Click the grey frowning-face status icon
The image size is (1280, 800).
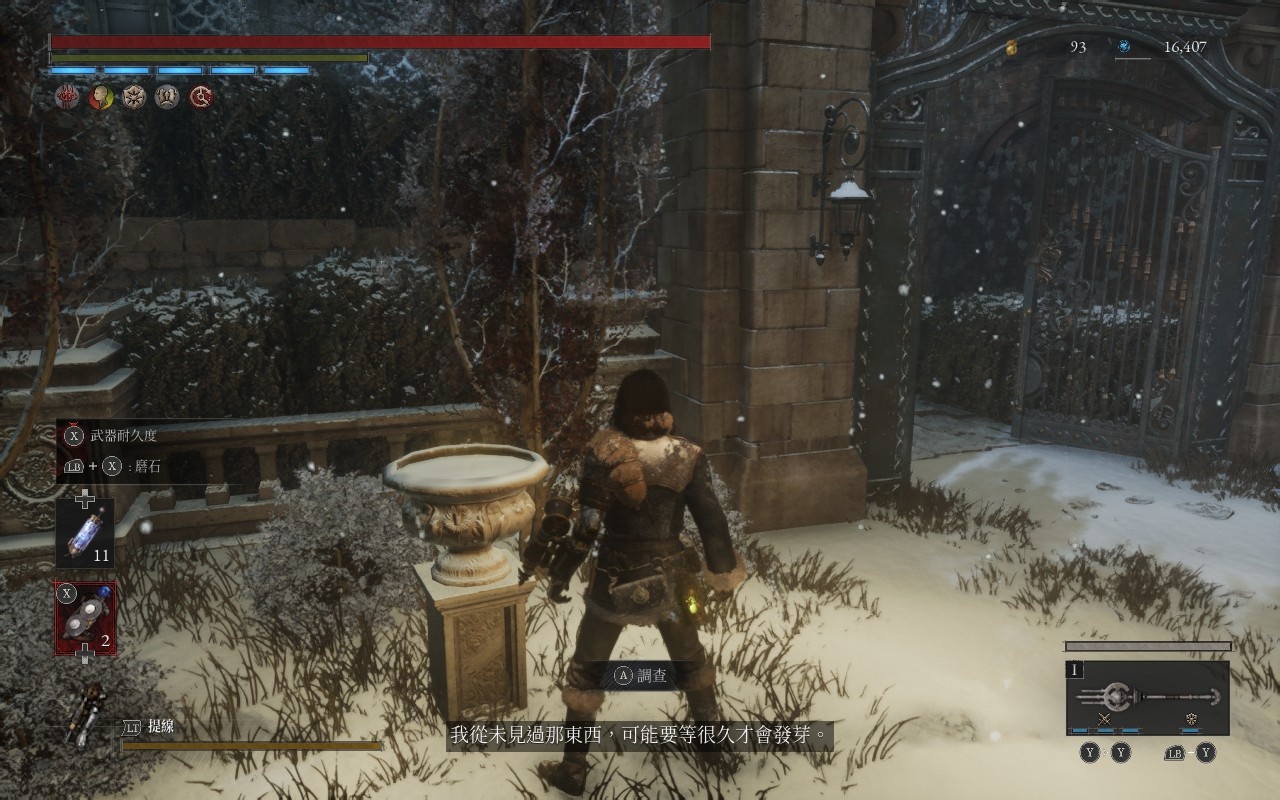(x=167, y=97)
